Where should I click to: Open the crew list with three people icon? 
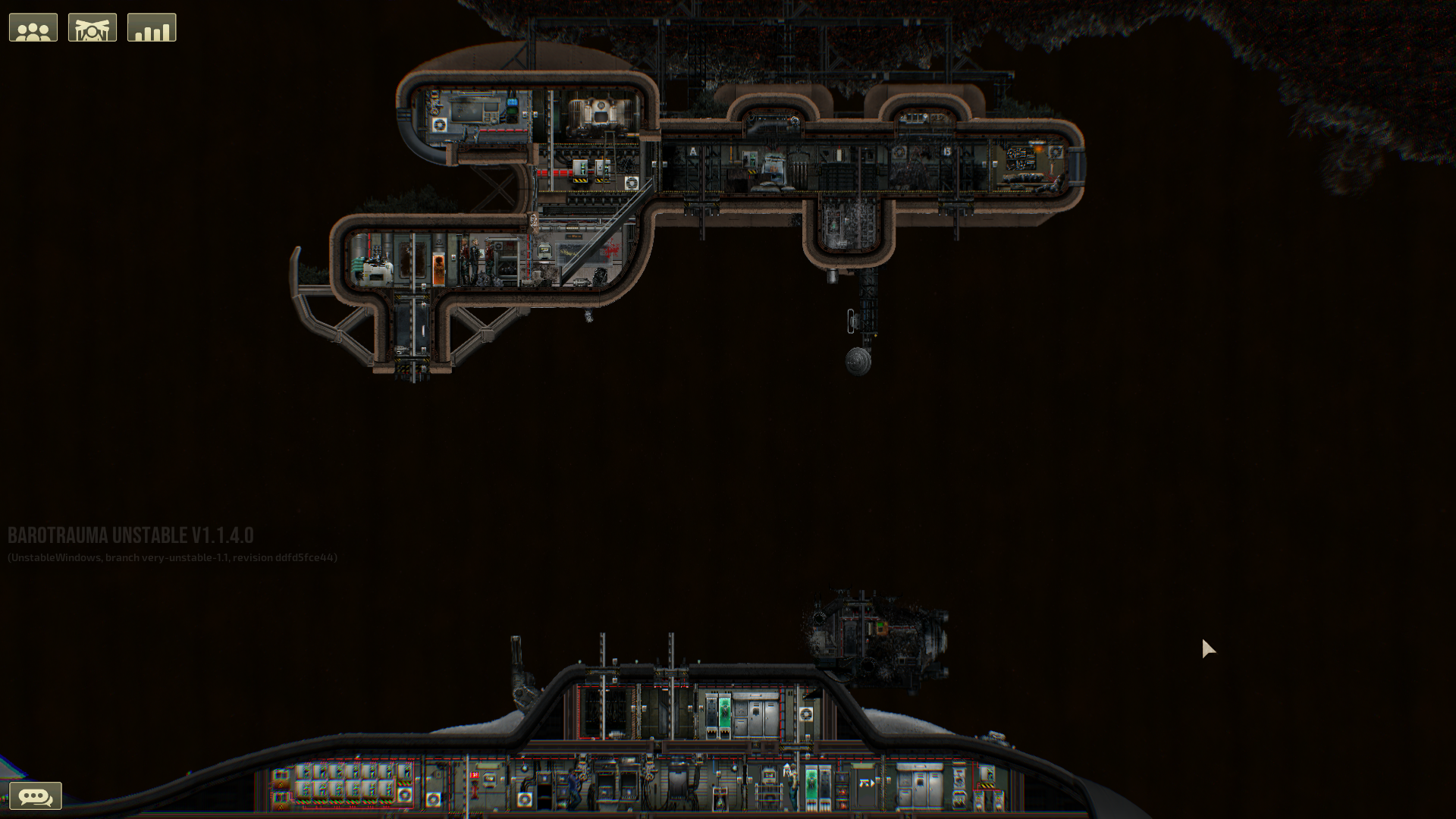tap(33, 28)
